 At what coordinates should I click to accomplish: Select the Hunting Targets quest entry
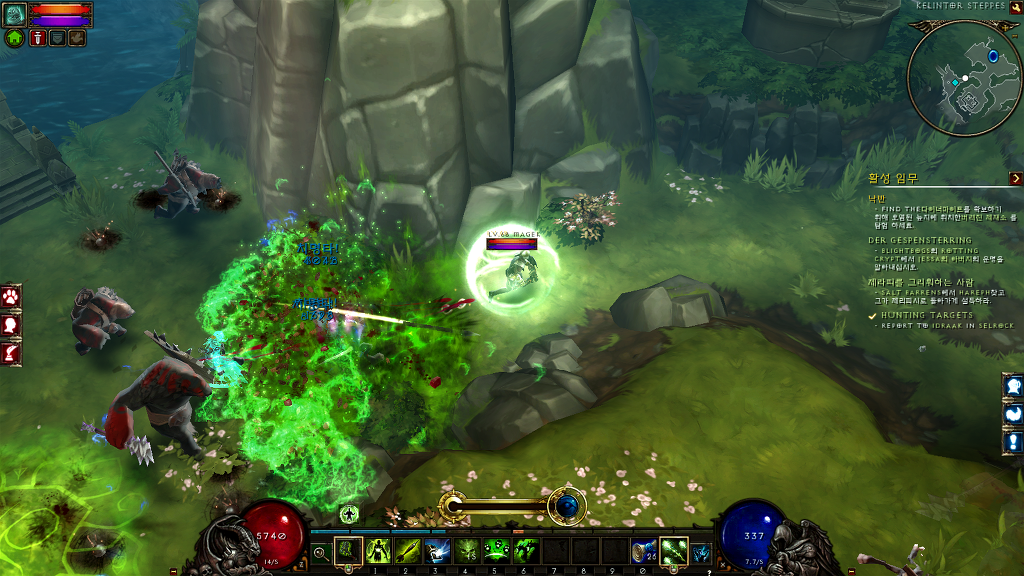(928, 315)
